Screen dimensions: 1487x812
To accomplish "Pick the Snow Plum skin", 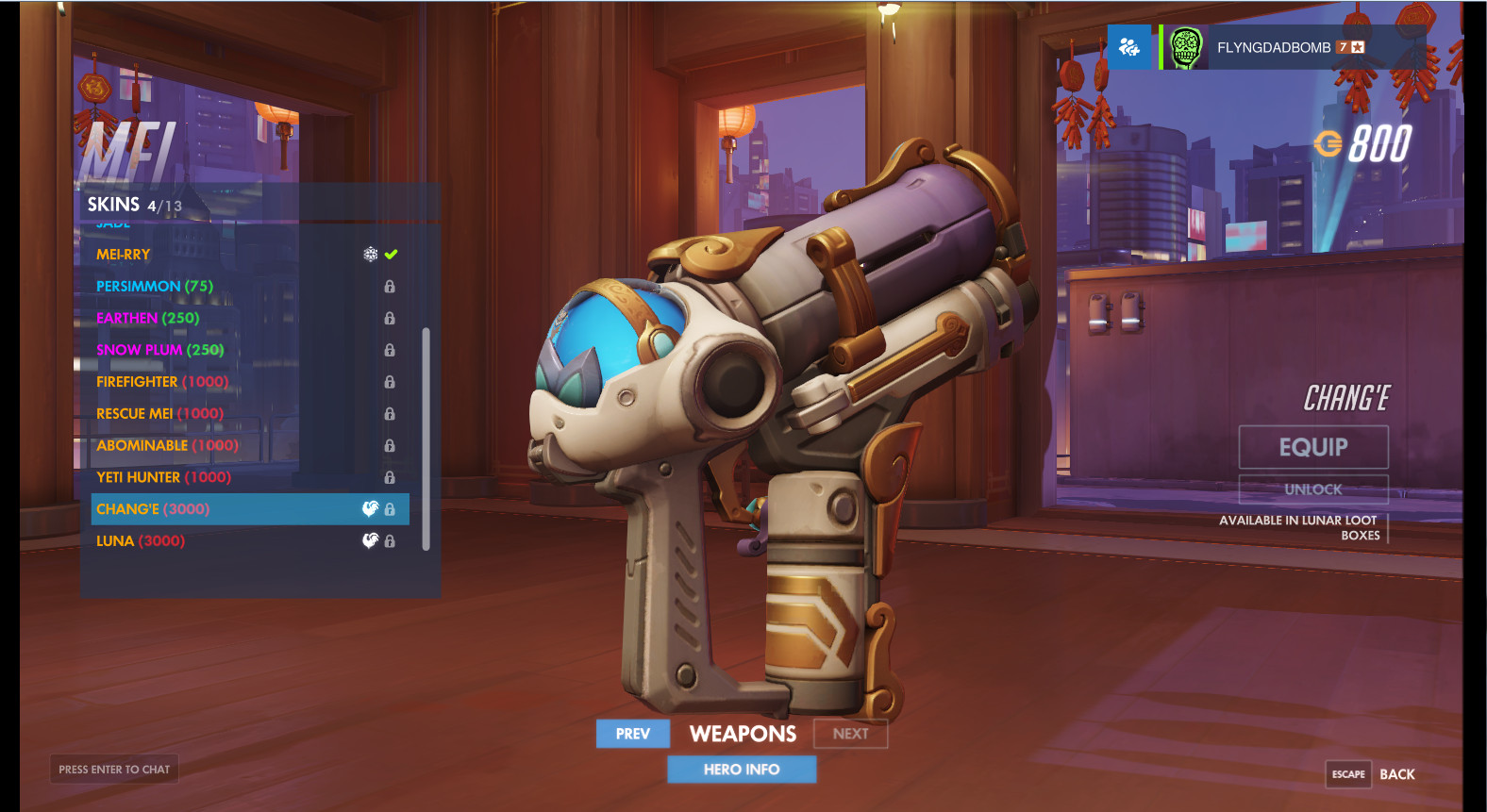I will click(160, 350).
